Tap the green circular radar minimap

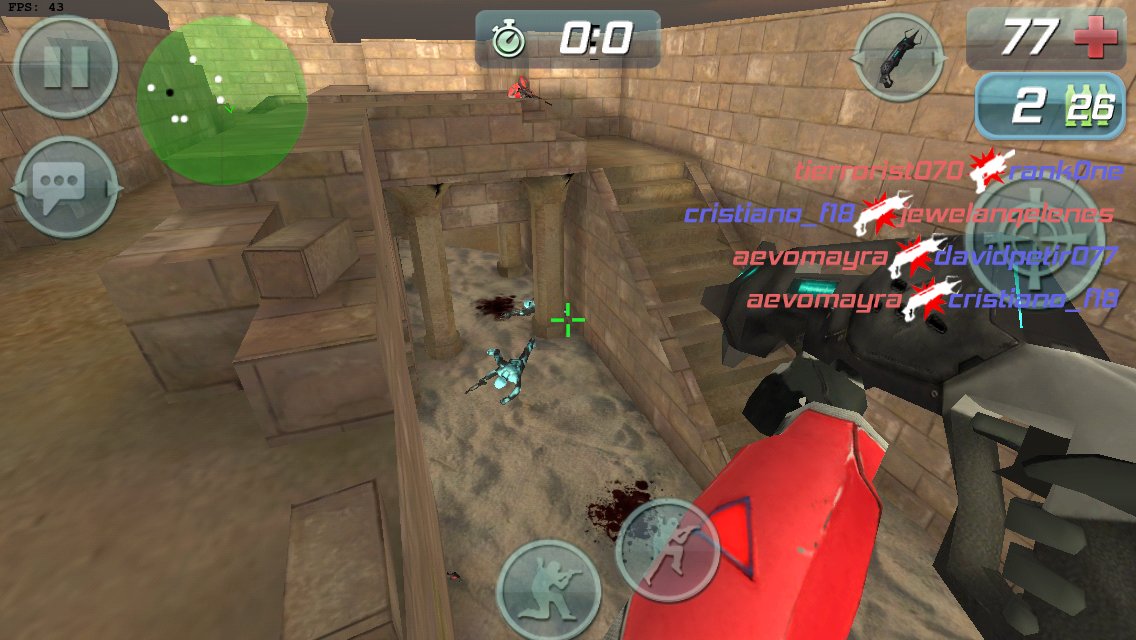coord(222,100)
